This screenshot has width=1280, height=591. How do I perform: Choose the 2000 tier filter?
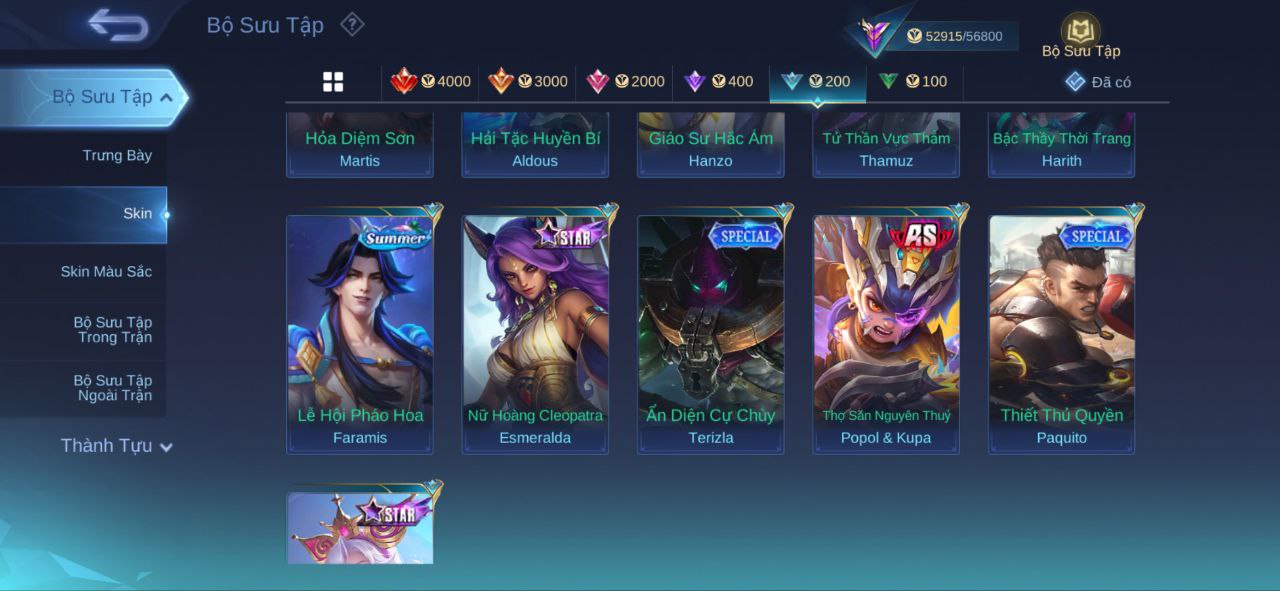625,81
